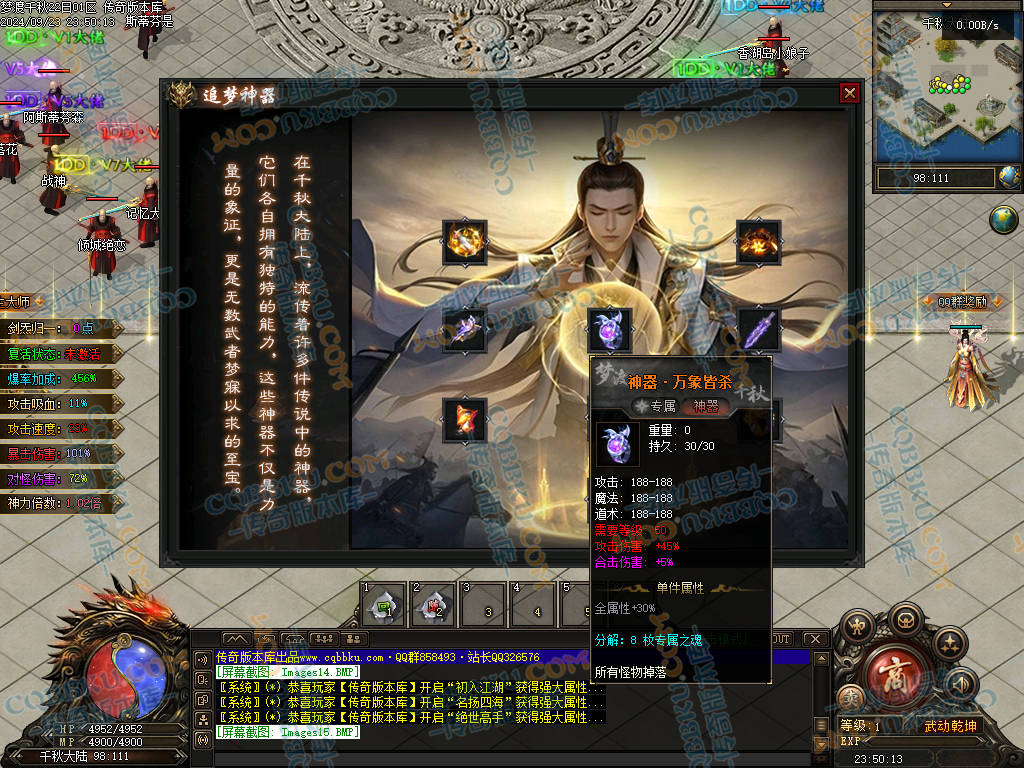Click the 卖 round button

coord(851,697)
